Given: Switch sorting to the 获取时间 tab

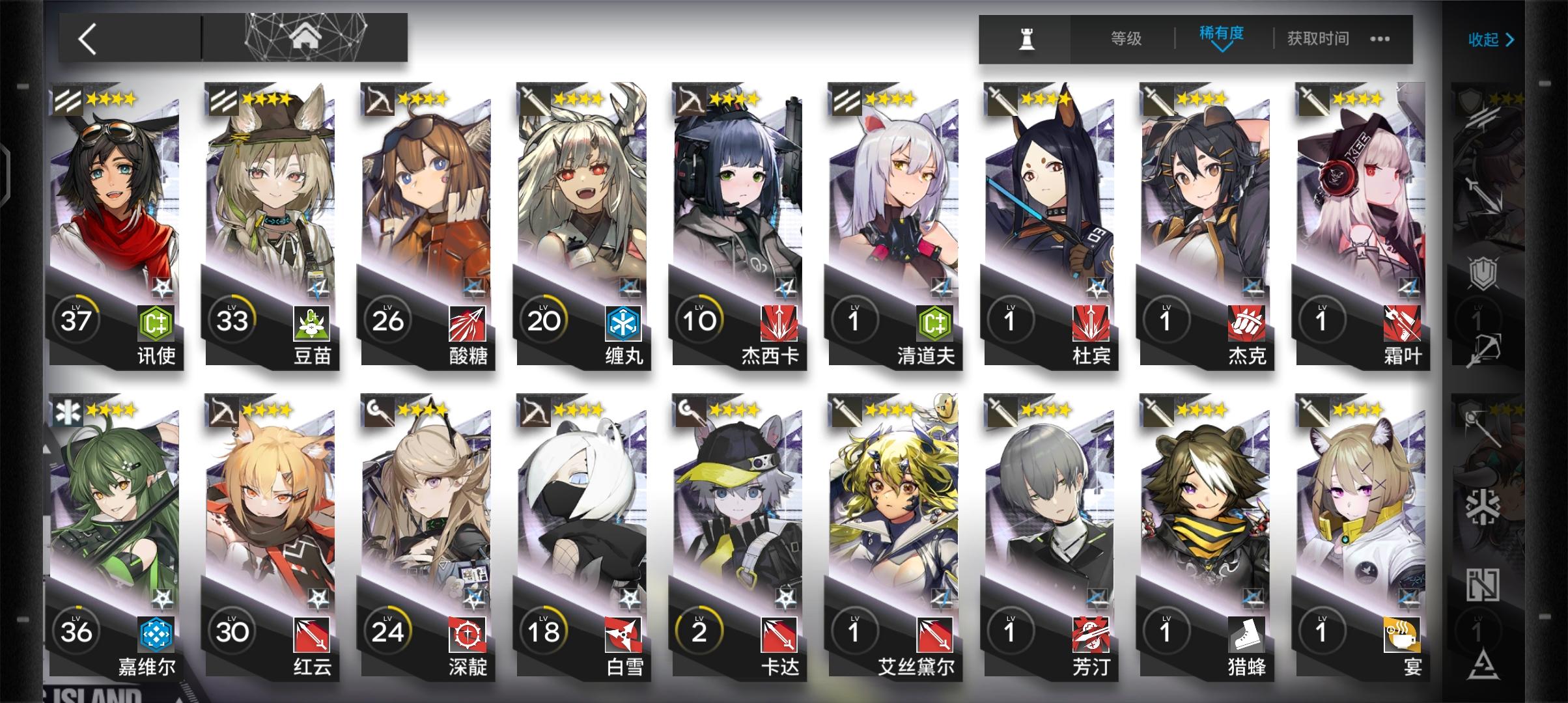Looking at the screenshot, I should pos(1318,39).
